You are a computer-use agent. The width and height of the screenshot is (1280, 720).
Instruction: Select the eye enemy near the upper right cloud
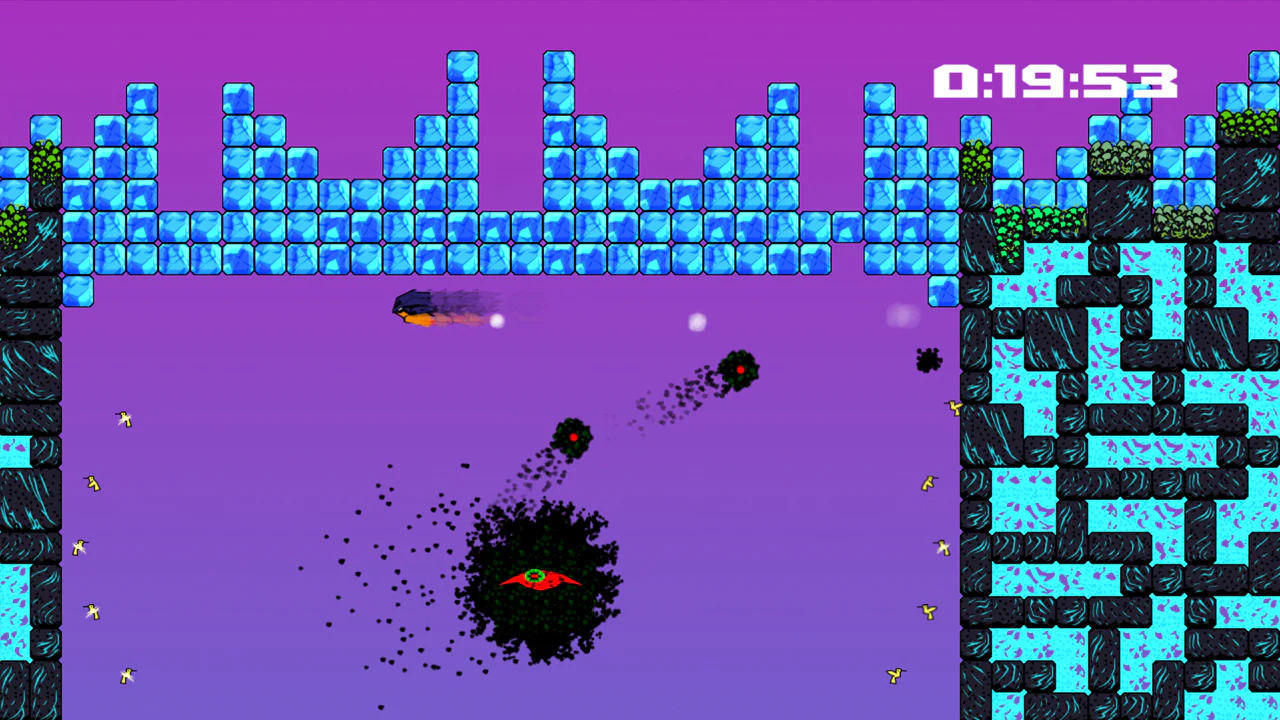(x=740, y=371)
